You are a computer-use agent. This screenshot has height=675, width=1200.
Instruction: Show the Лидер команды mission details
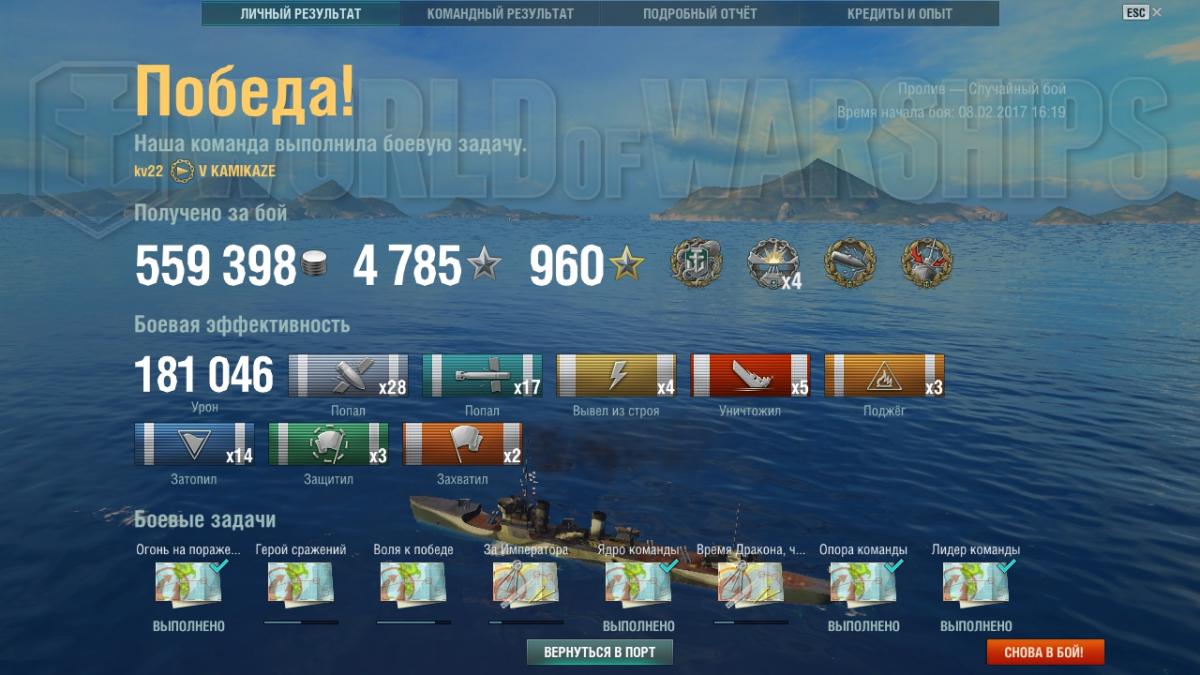976,583
